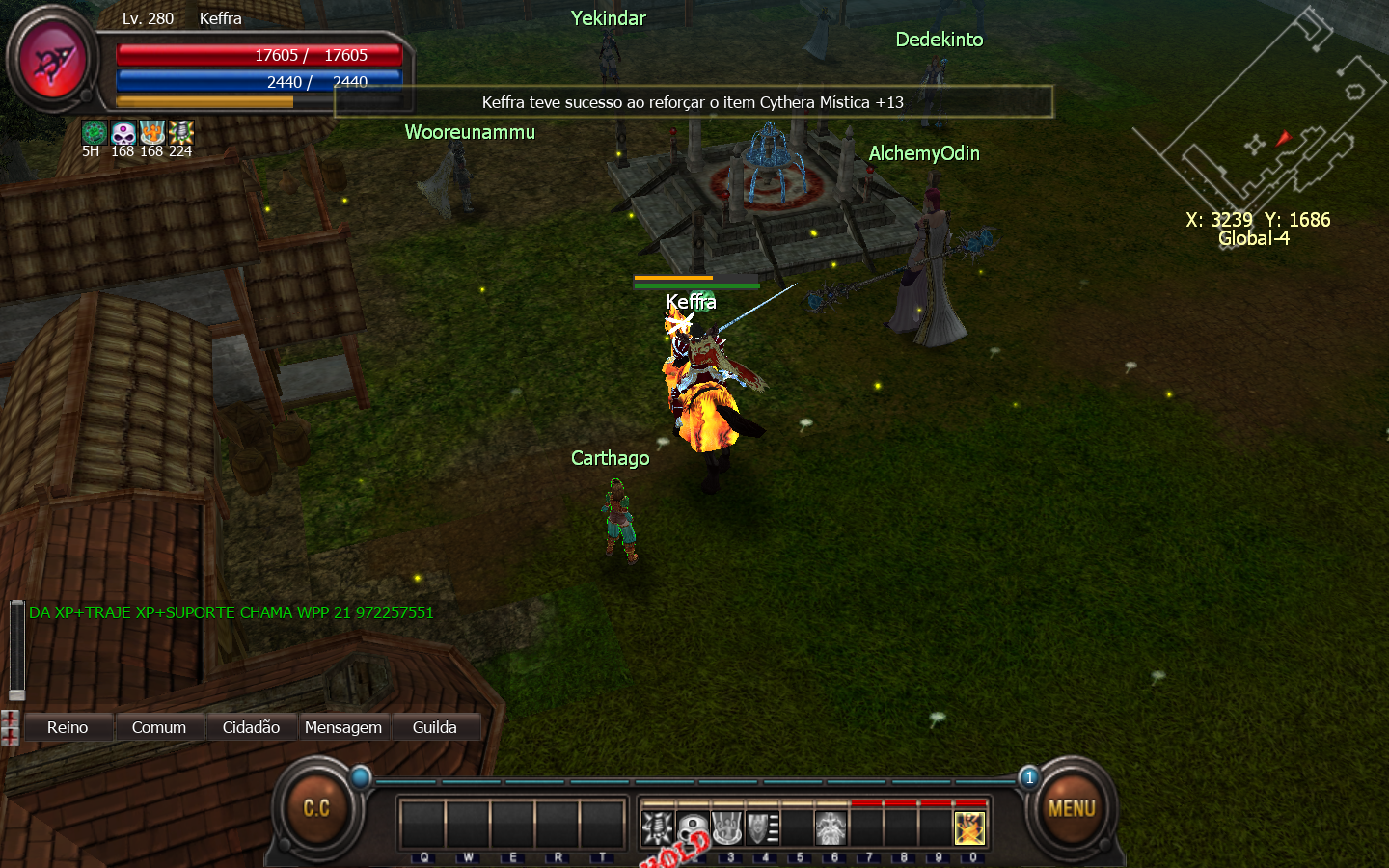
Task: Select the Comum chat tab
Action: tap(159, 727)
